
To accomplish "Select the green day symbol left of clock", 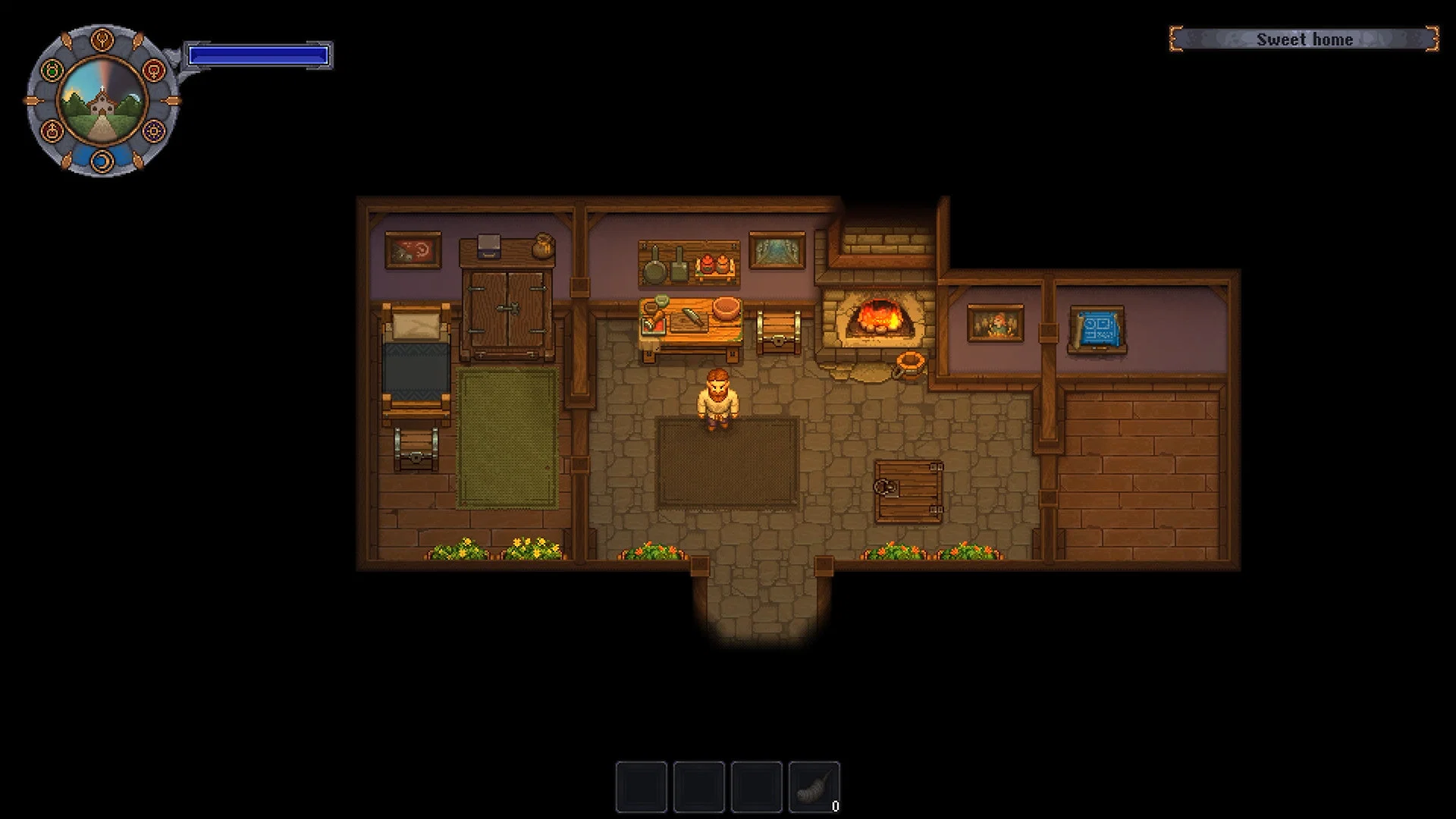I will point(52,70).
